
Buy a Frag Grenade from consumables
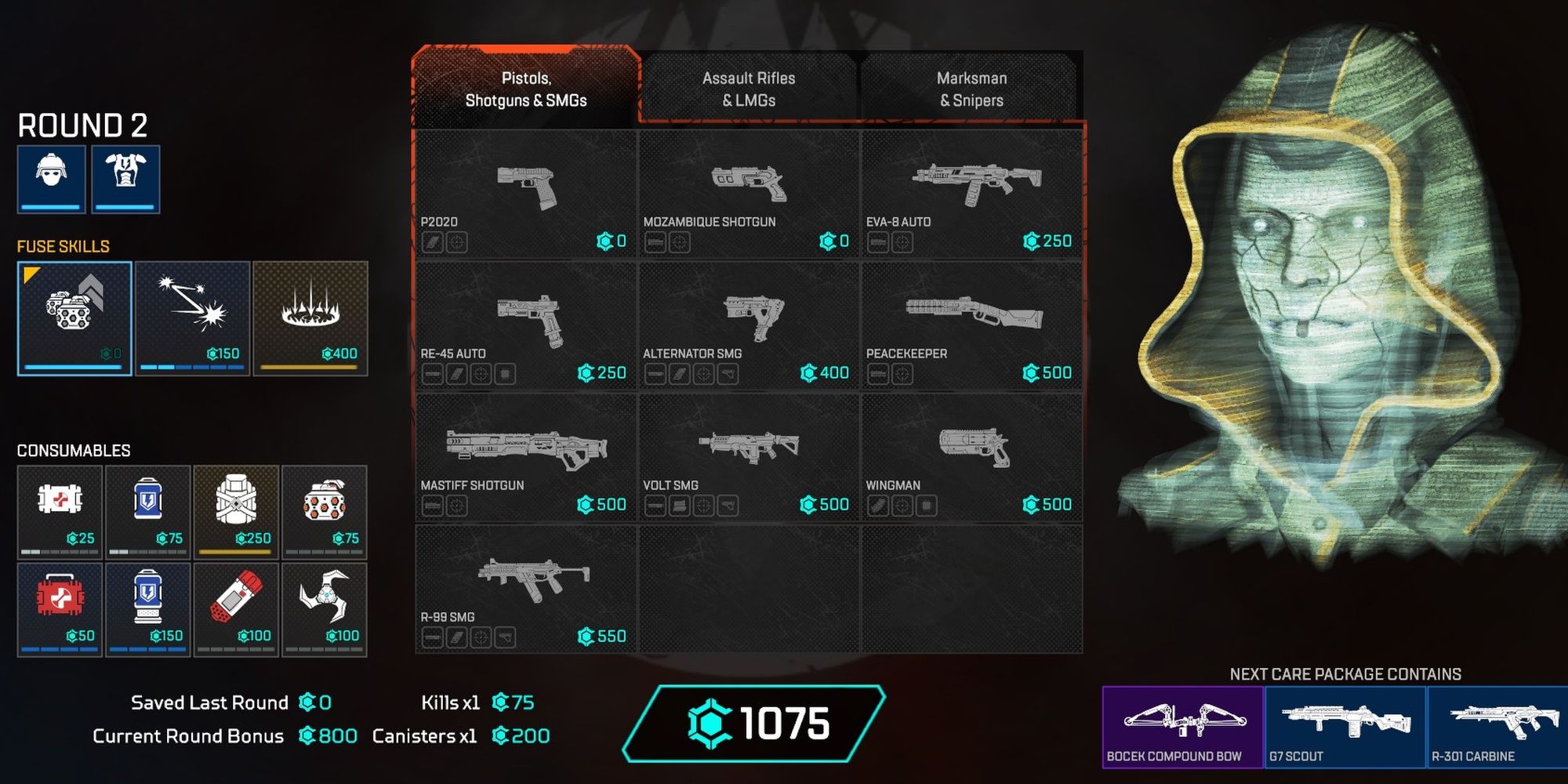pyautogui.click(x=325, y=510)
